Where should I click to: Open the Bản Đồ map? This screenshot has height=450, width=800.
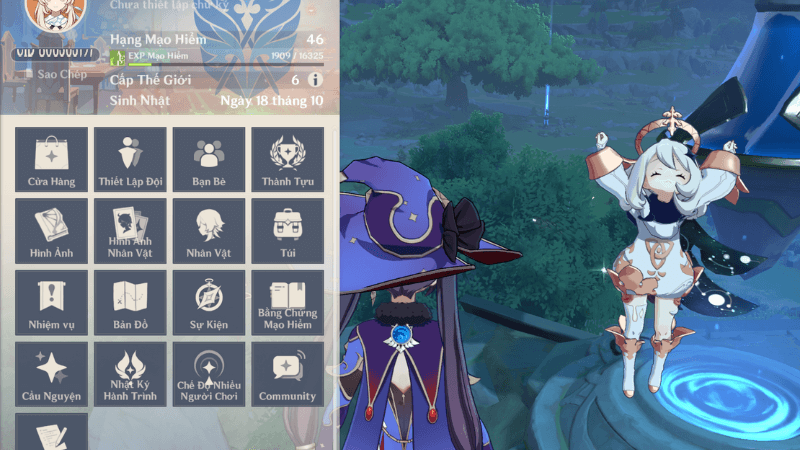point(130,303)
